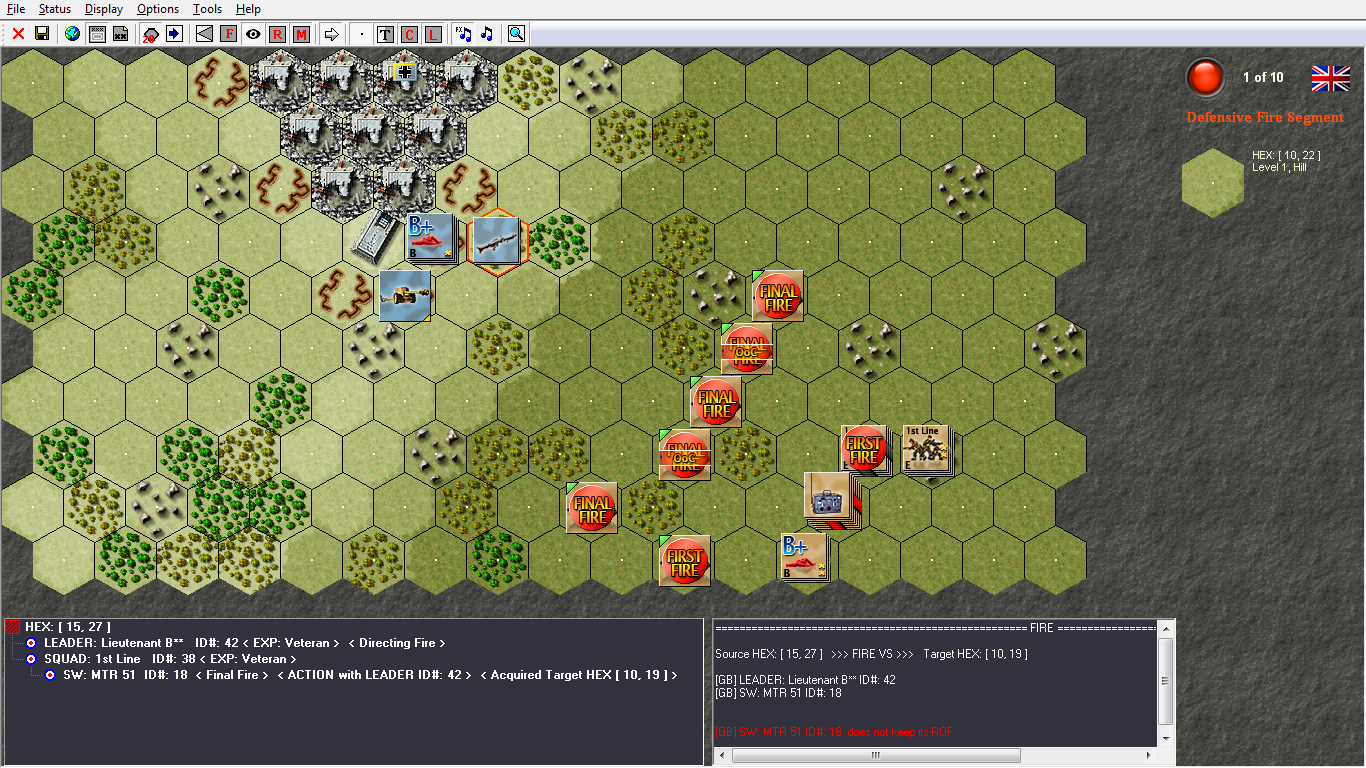Click the globe toolbar icon
Viewport: 1366px width, 768px height.
(x=72, y=34)
